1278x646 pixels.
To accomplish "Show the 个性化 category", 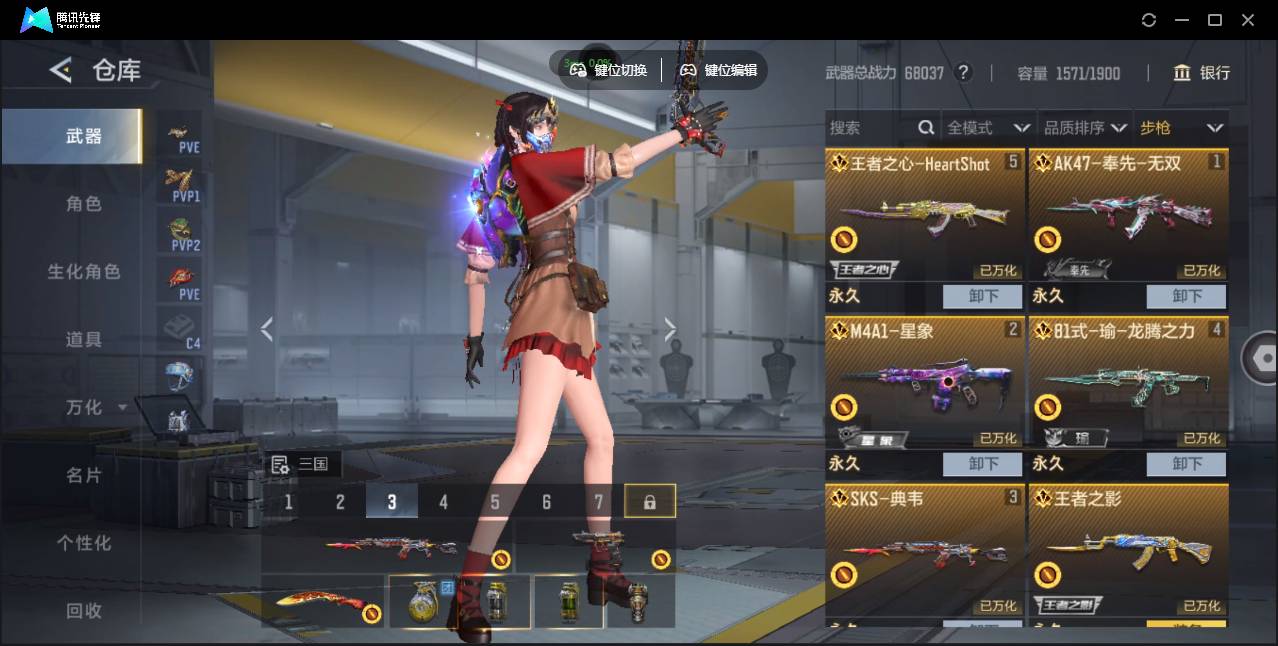I will (x=83, y=543).
